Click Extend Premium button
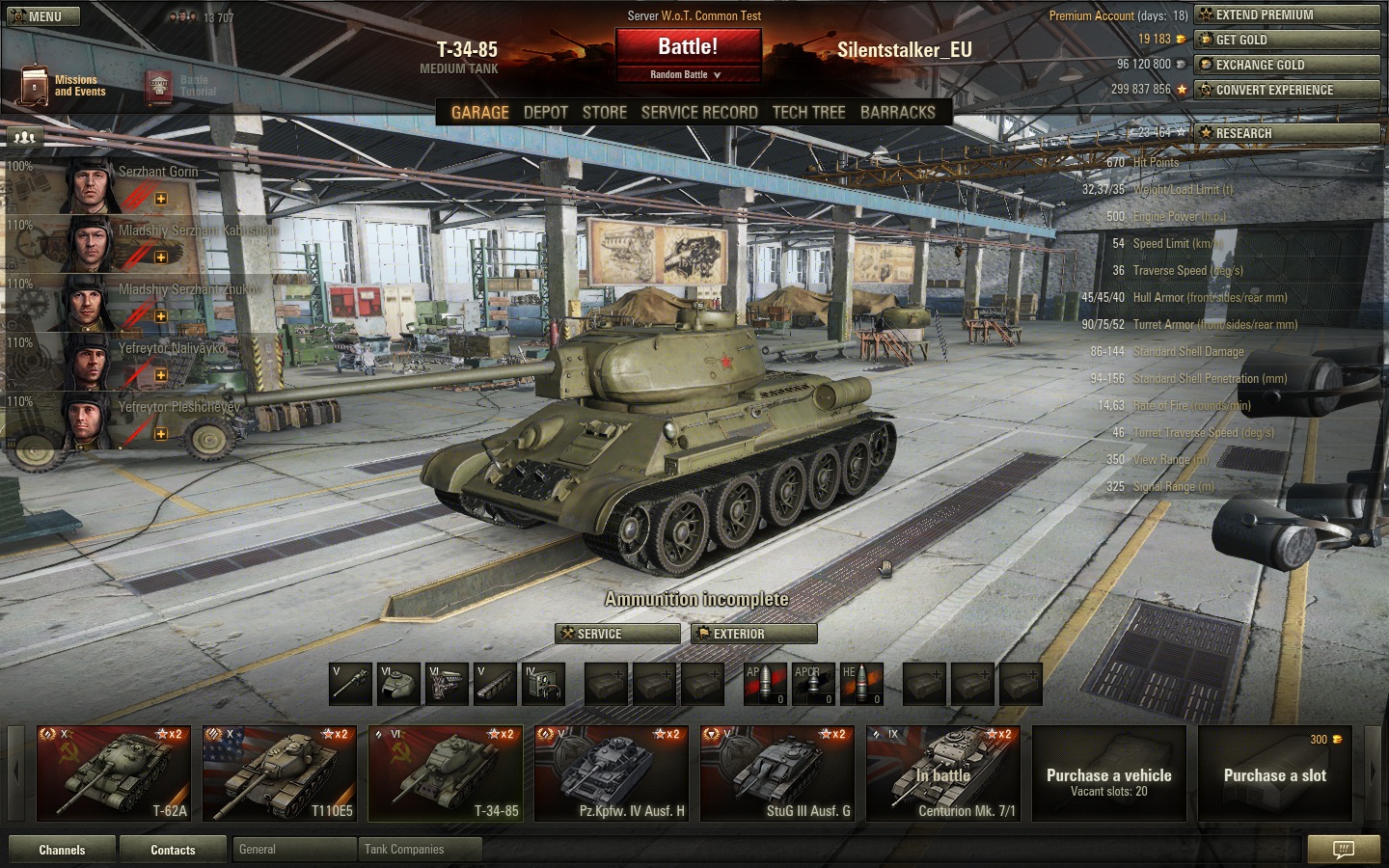Viewport: 1389px width, 868px height. pos(1287,14)
